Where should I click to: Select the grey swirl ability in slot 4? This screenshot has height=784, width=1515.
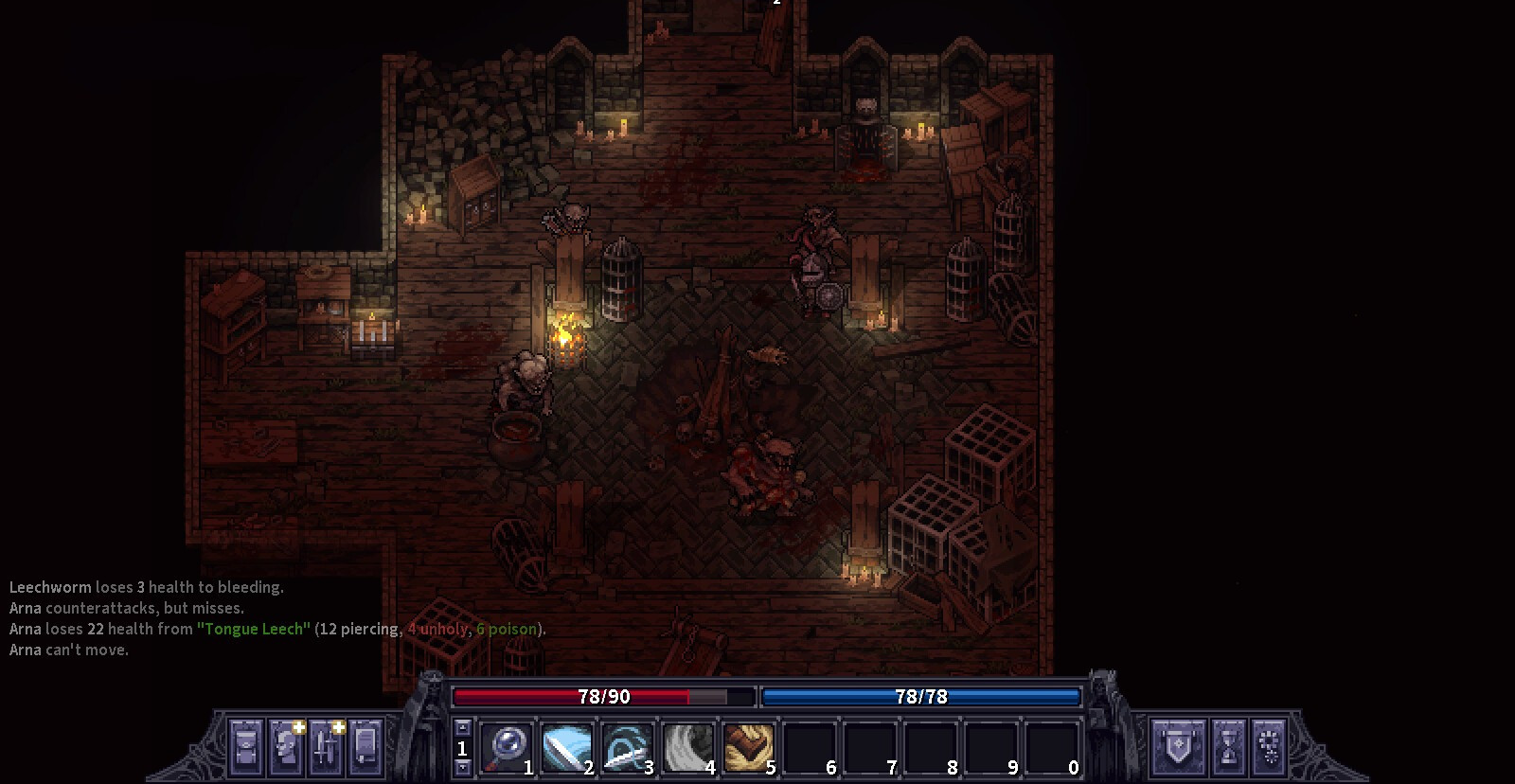click(689, 747)
